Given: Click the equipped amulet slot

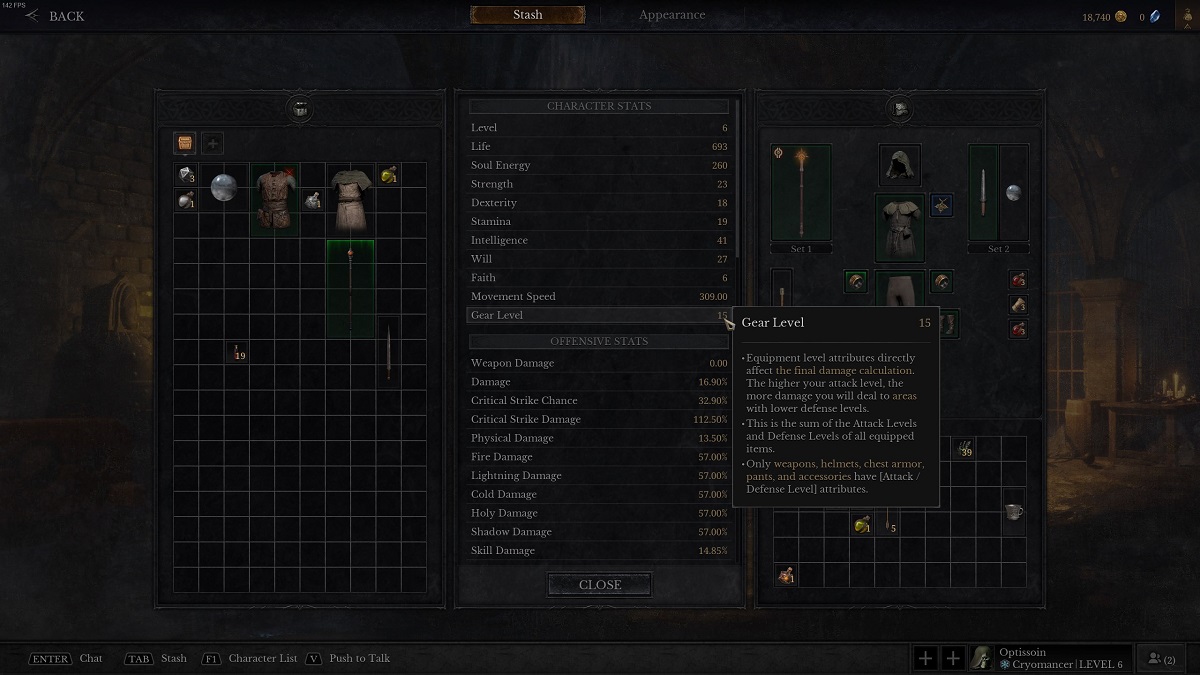Looking at the screenshot, I should point(941,206).
